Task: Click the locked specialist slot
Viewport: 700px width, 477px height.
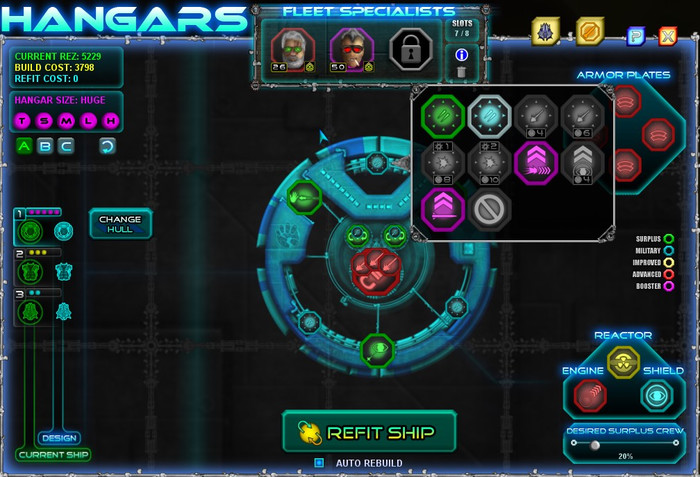Action: pyautogui.click(x=409, y=48)
